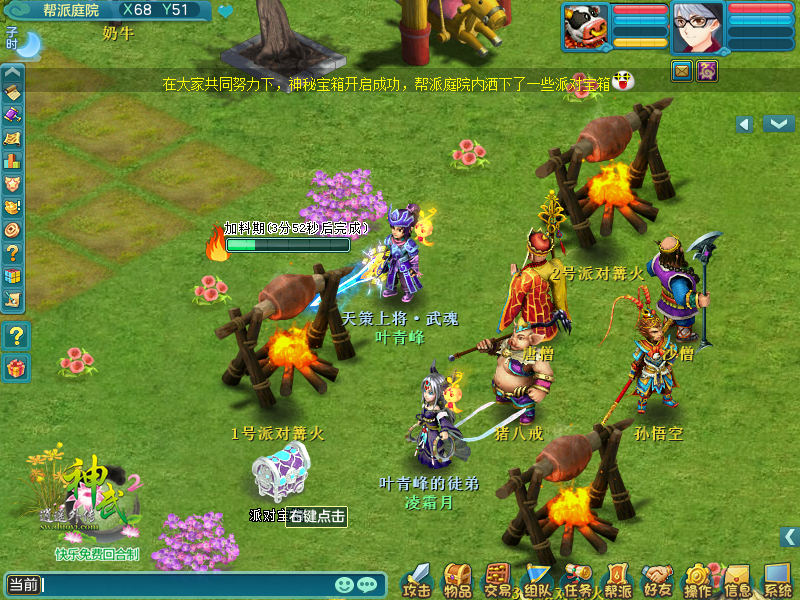Open the 攻击 (Attack) sword button
The height and width of the screenshot is (600, 800).
pos(418,579)
